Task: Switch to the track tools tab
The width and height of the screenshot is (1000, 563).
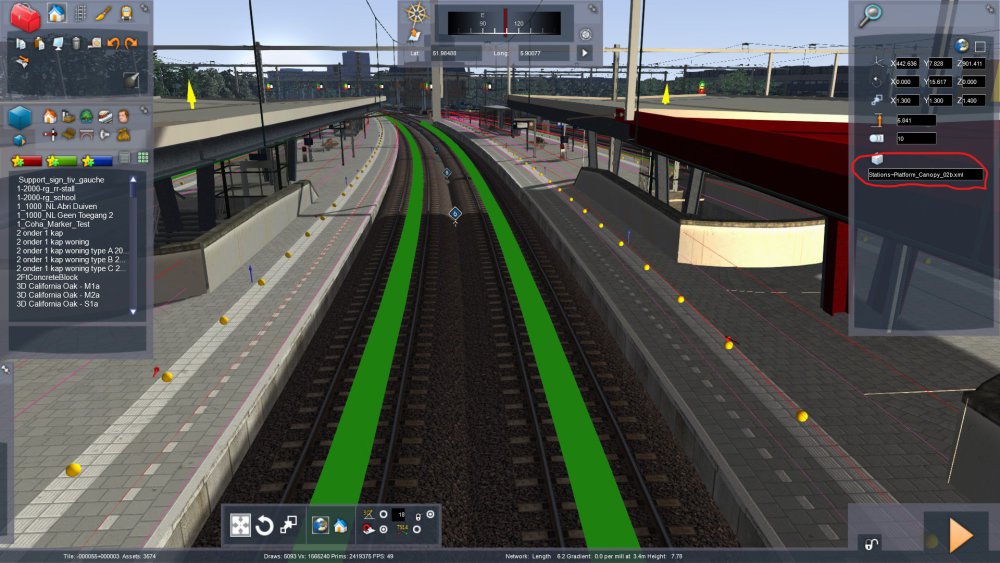Action: pyautogui.click(x=80, y=14)
